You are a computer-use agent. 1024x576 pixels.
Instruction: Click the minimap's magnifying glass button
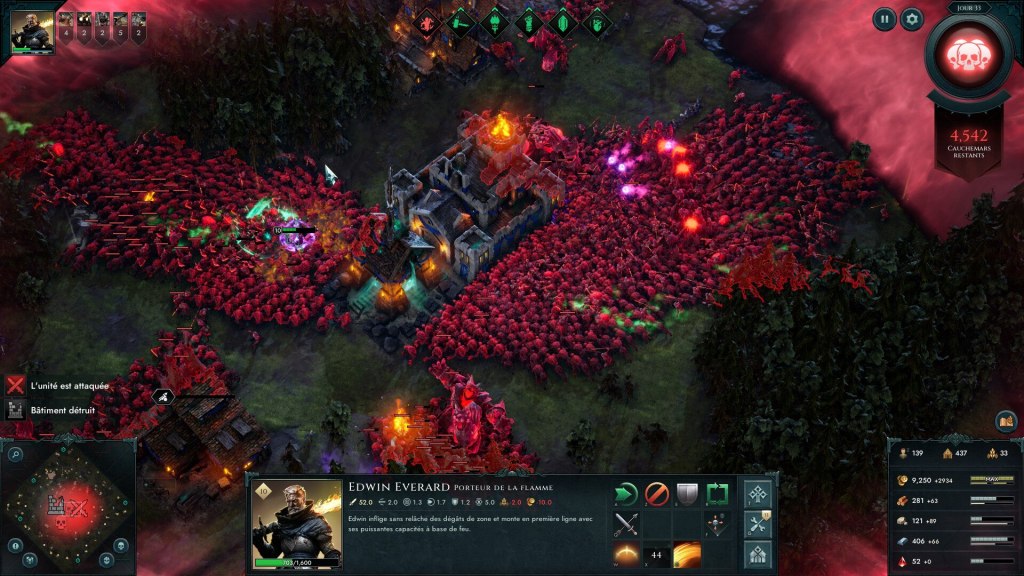point(15,454)
